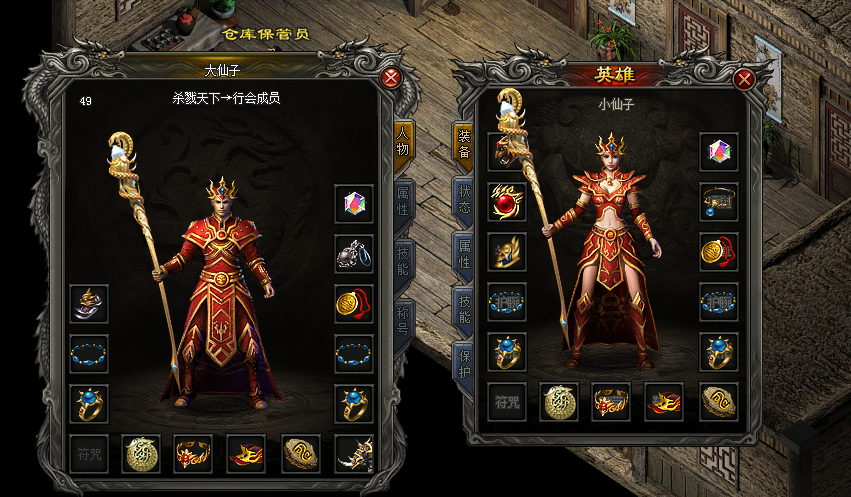The width and height of the screenshot is (851, 497).
Task: Select the winged gold helmet in hero panel
Action: tap(507, 251)
